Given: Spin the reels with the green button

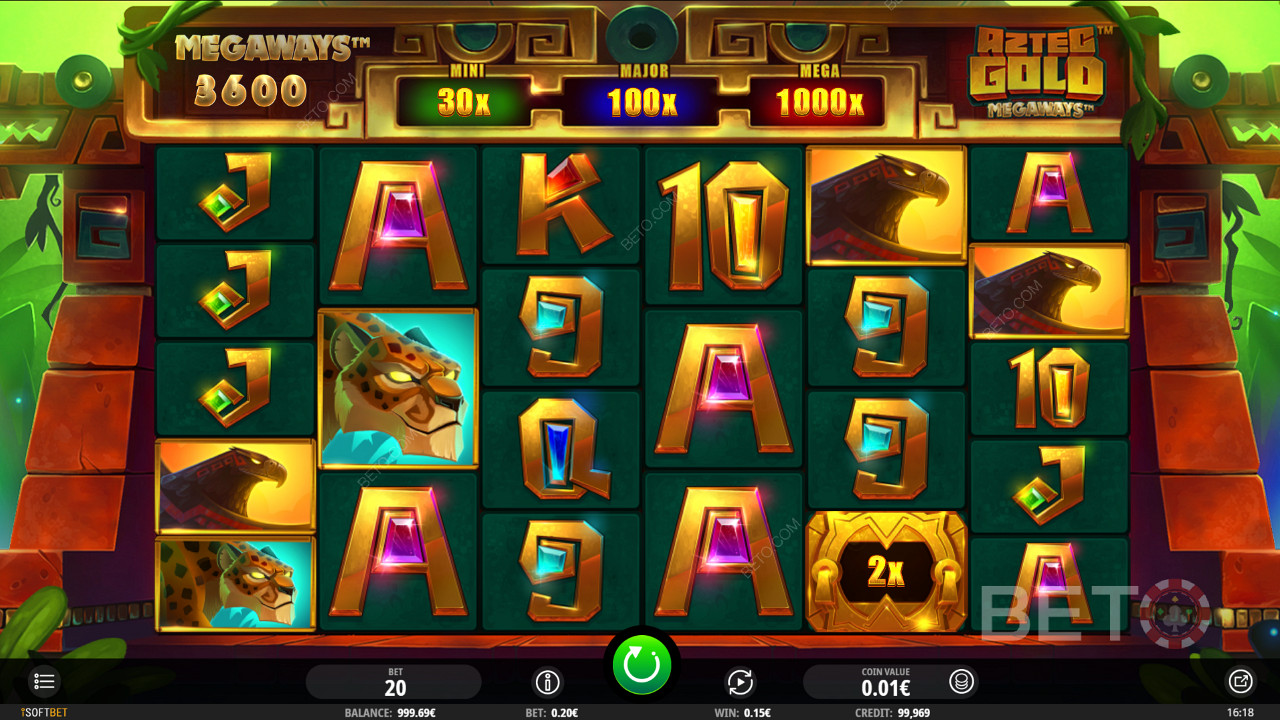Looking at the screenshot, I should 641,664.
